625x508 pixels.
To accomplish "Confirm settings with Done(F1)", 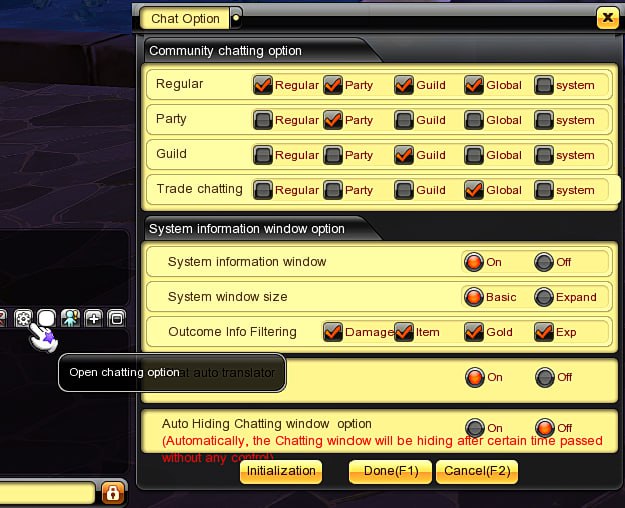I will click(x=390, y=471).
